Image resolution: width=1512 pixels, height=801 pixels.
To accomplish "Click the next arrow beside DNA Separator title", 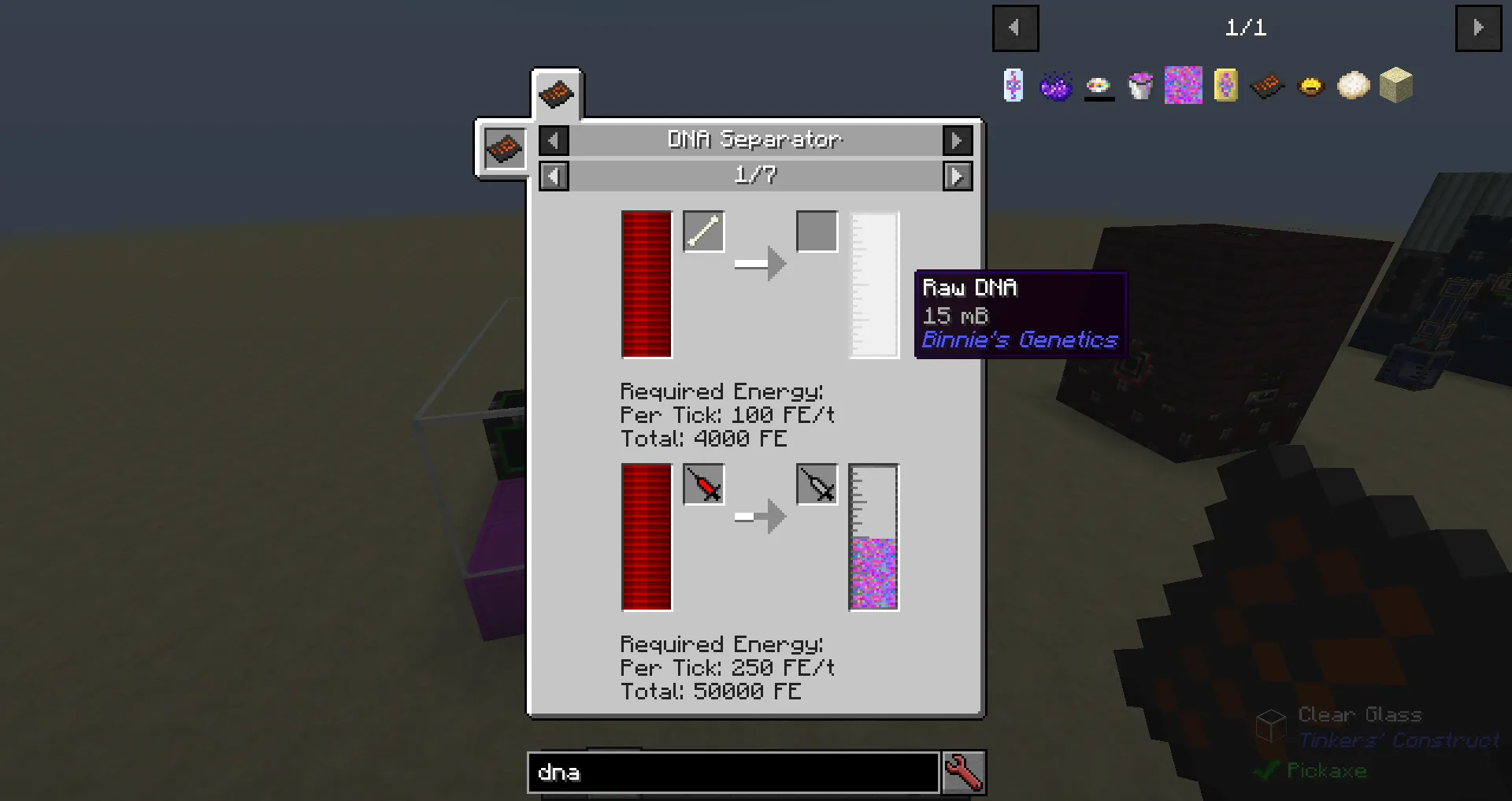I will click(x=957, y=140).
